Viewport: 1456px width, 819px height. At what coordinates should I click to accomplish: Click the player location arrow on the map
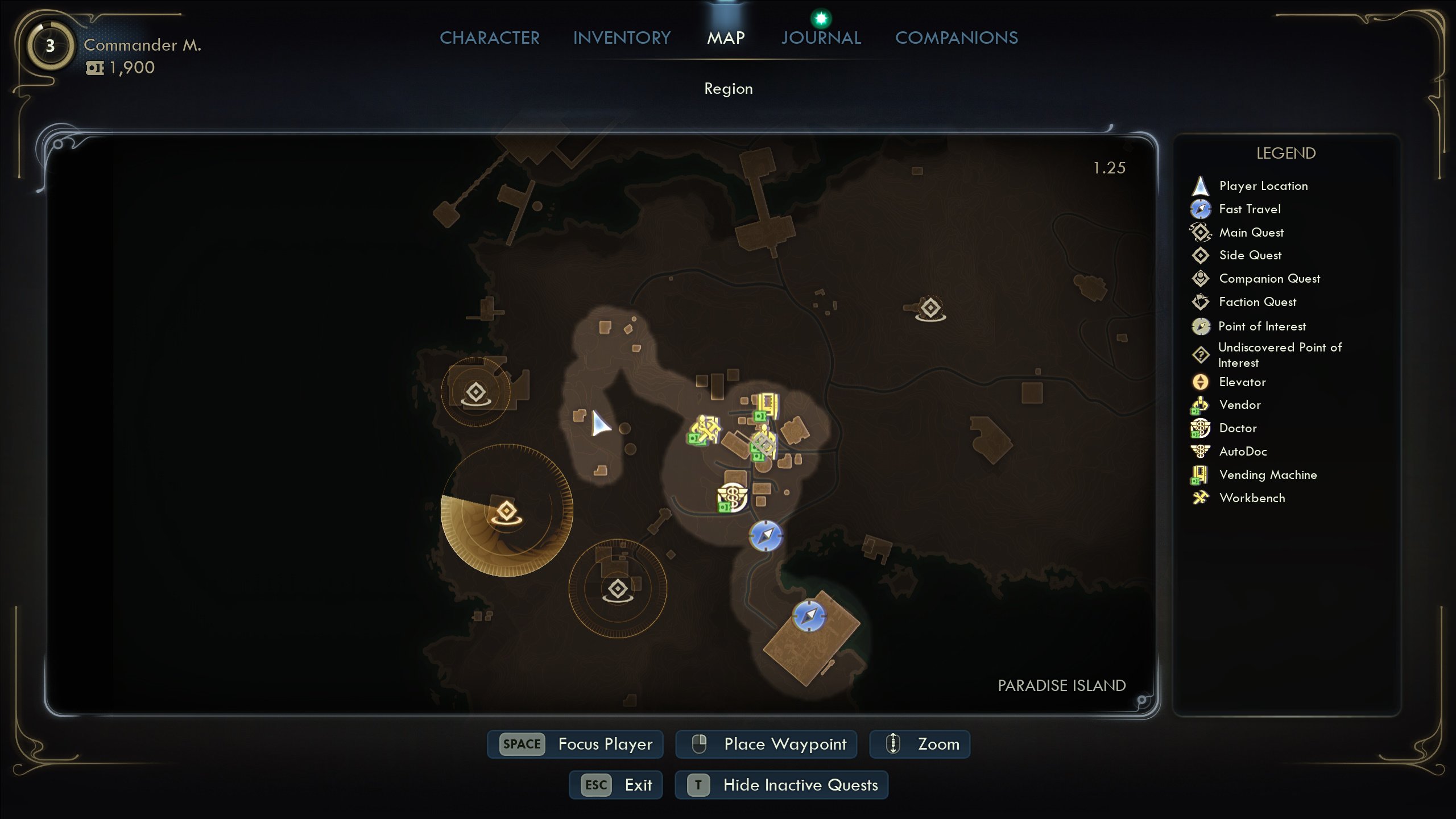[599, 424]
